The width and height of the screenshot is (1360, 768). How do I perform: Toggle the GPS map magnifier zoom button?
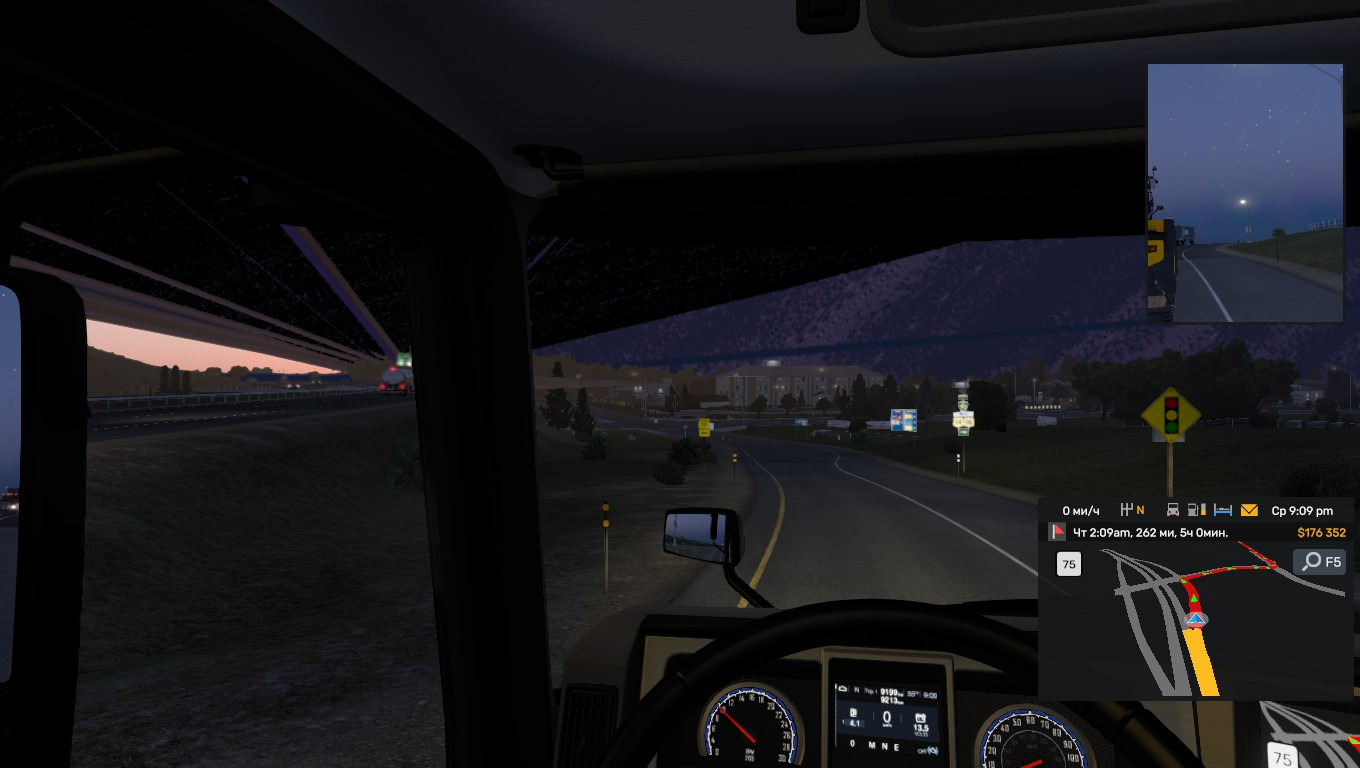[1320, 562]
